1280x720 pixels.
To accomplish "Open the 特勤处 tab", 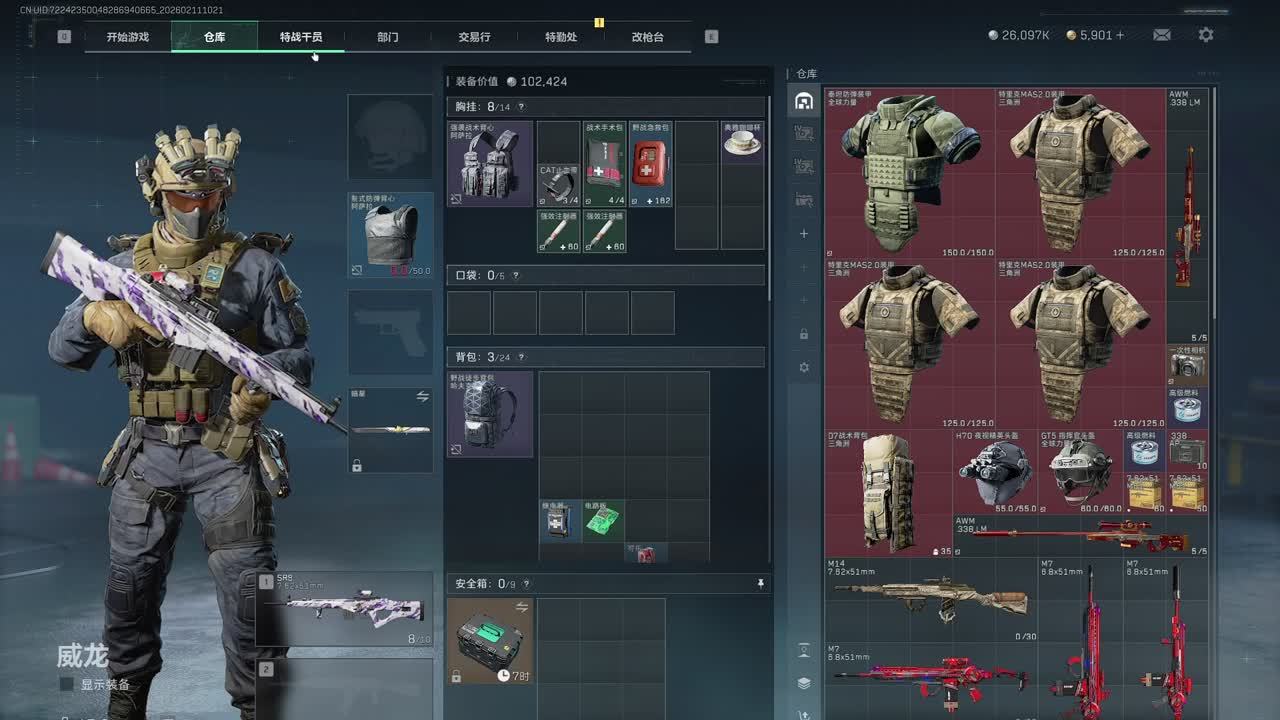I will pos(561,37).
